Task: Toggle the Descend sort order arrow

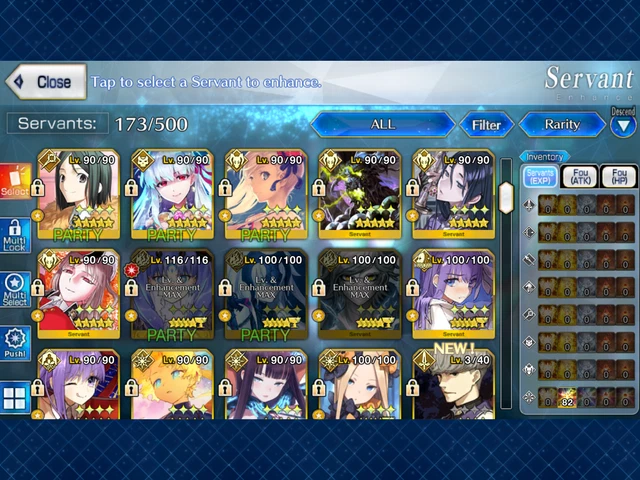Action: pyautogui.click(x=623, y=124)
